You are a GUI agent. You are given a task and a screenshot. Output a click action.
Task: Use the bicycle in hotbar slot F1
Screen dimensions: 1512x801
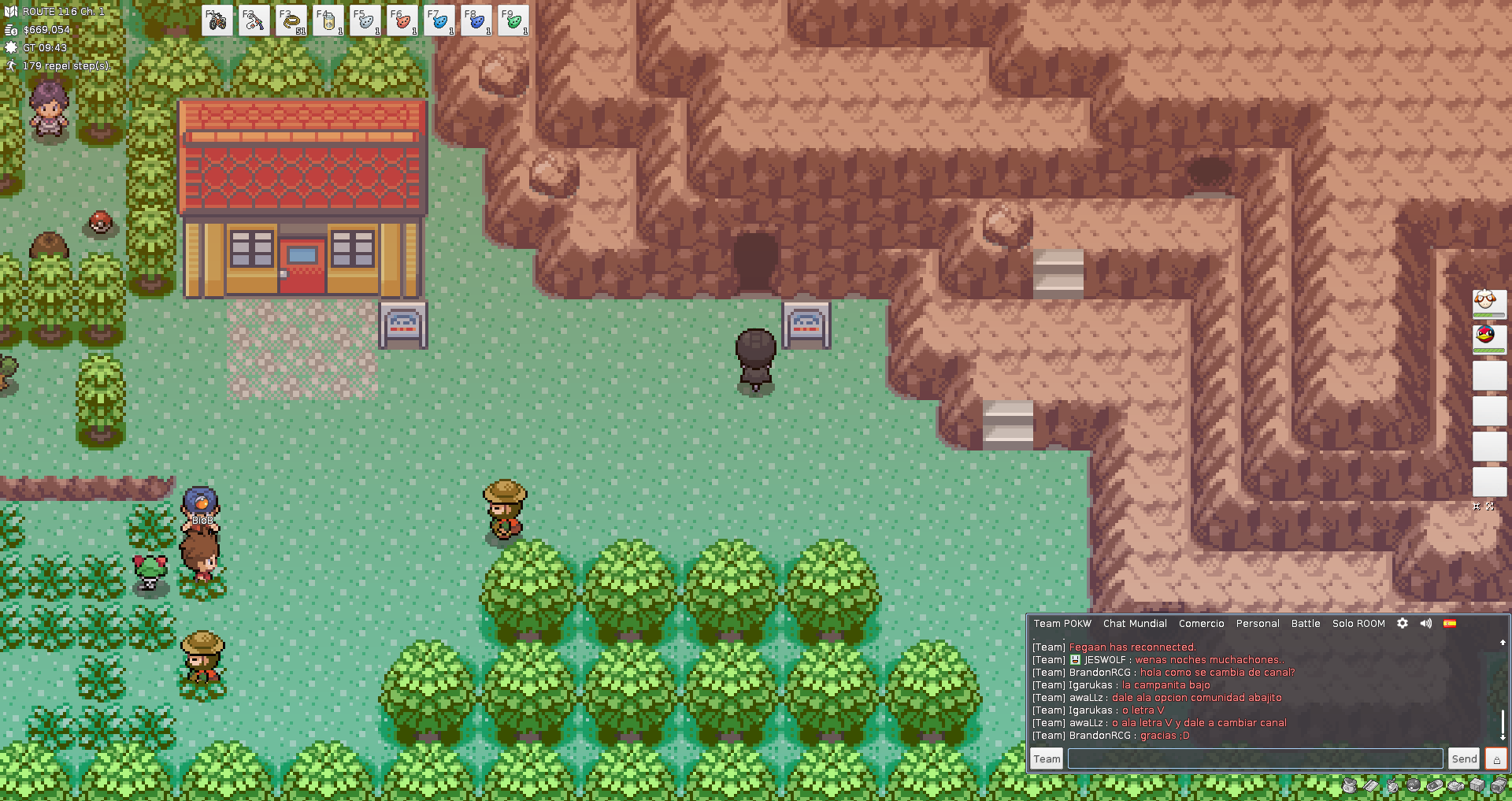[217, 21]
